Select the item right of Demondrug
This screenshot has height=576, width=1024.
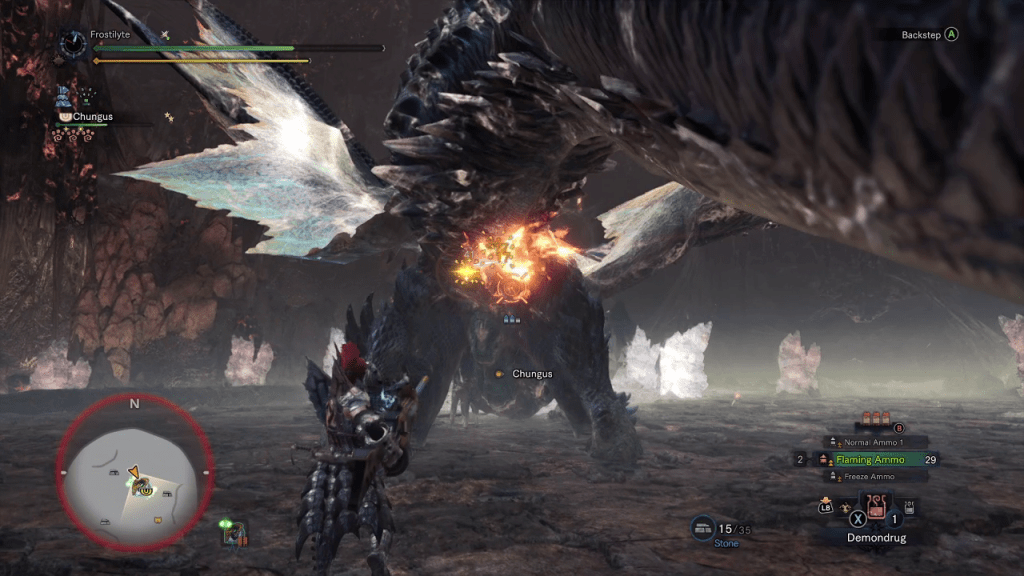click(909, 508)
